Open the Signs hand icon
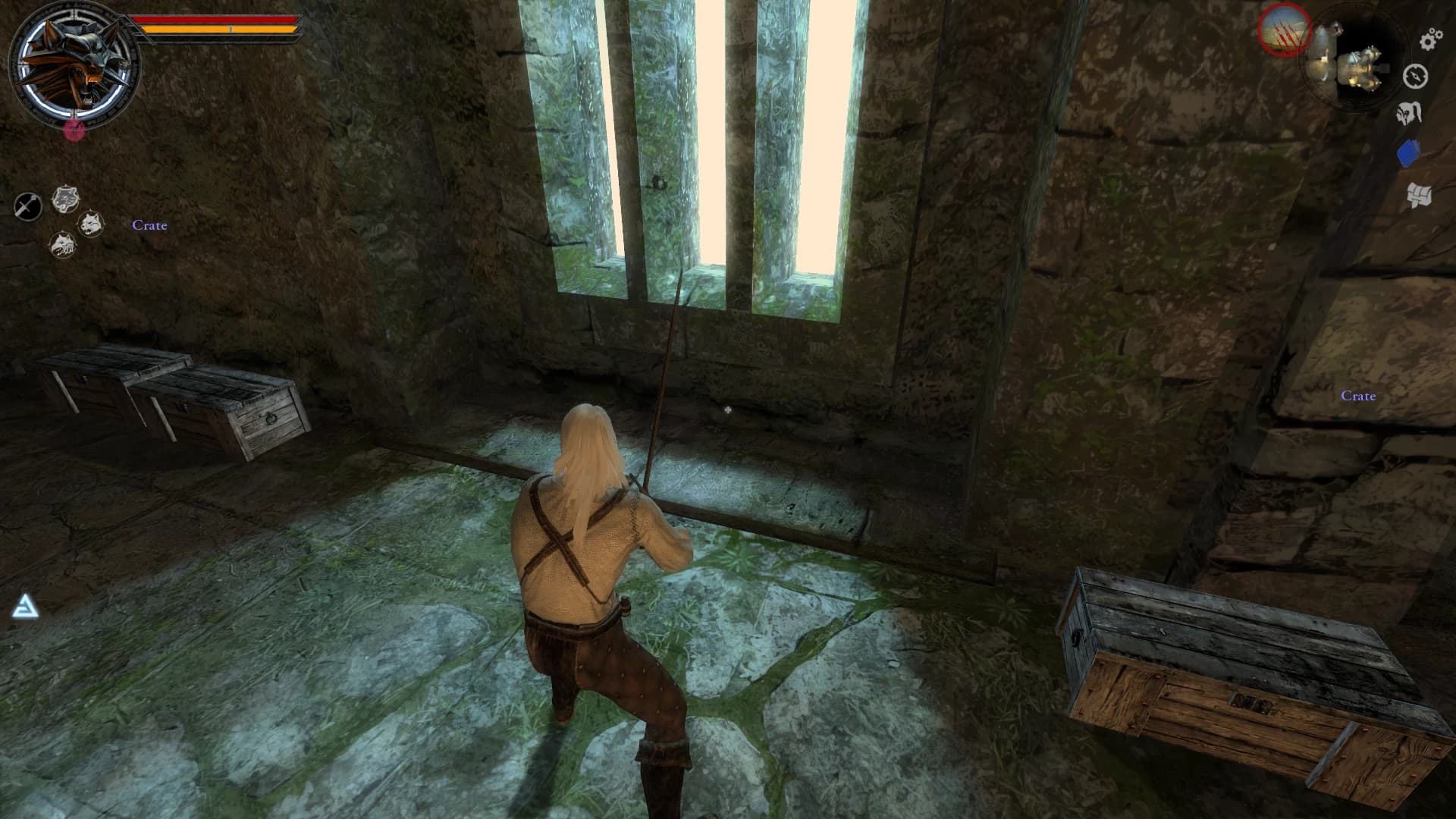The width and height of the screenshot is (1456, 819). pos(1409,112)
